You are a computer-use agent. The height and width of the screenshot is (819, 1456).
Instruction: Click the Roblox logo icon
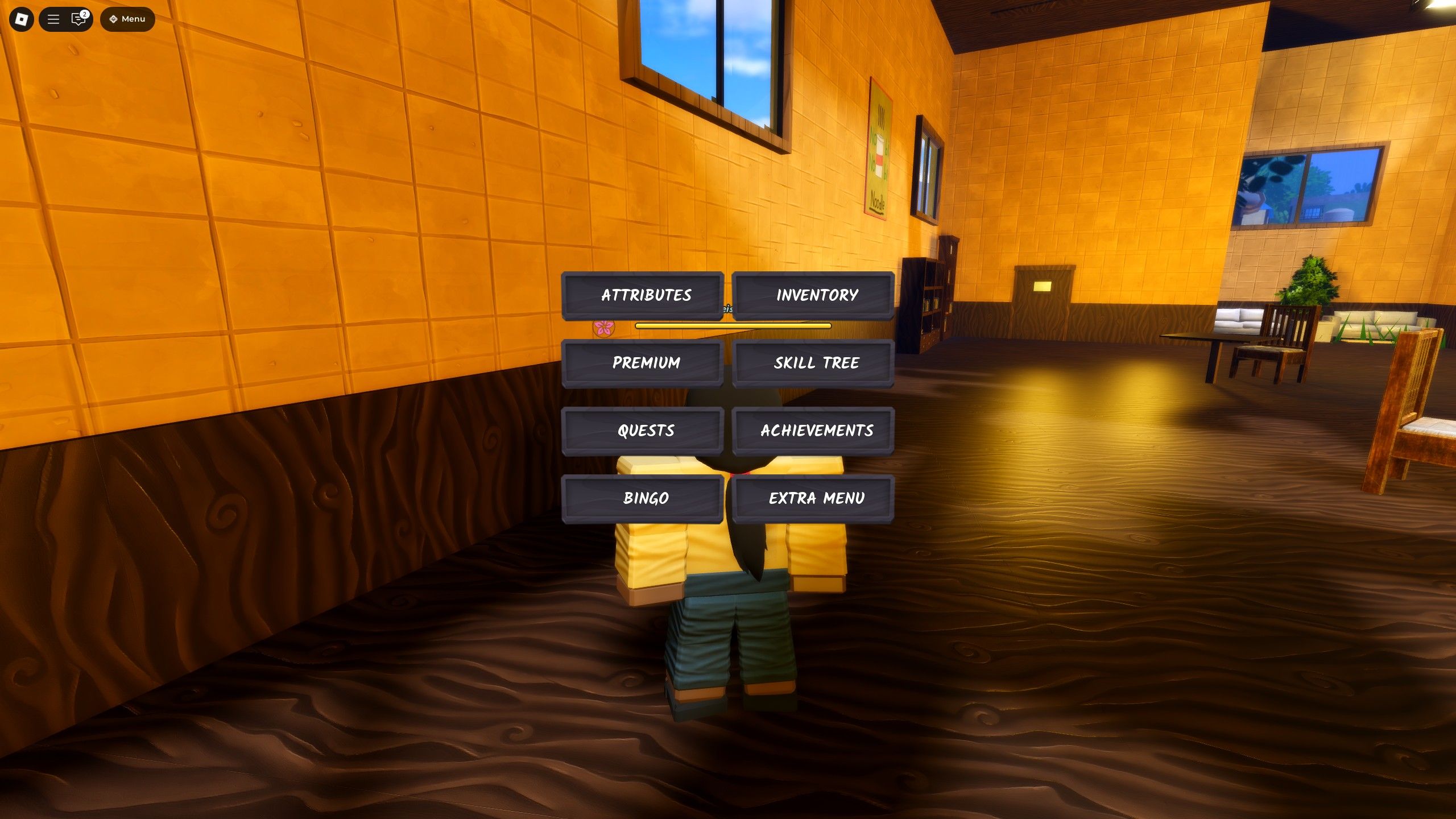(x=21, y=19)
